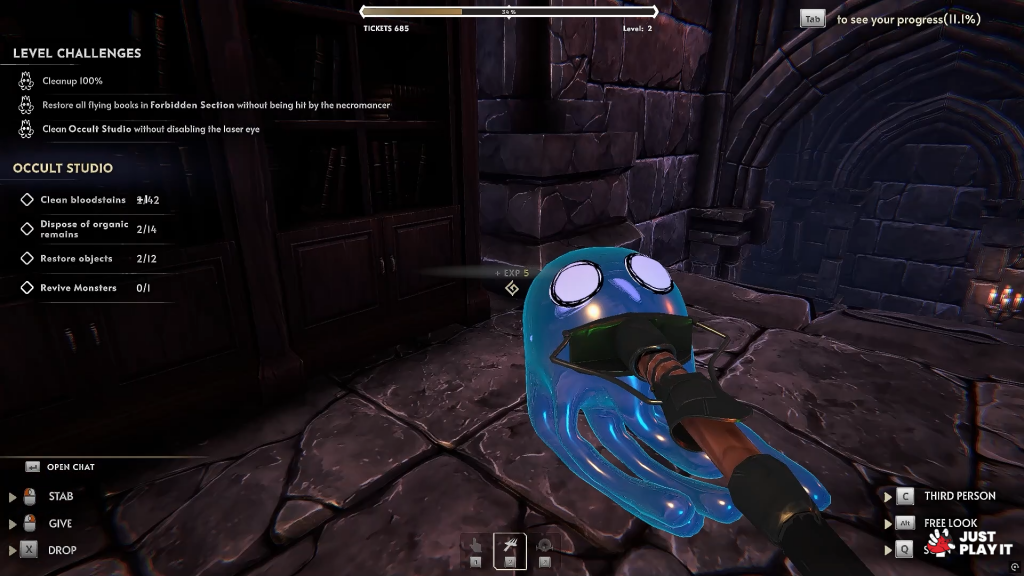1024x576 pixels.
Task: Click the Clean Occult Studio laser eye challenge
Action: coord(150,129)
